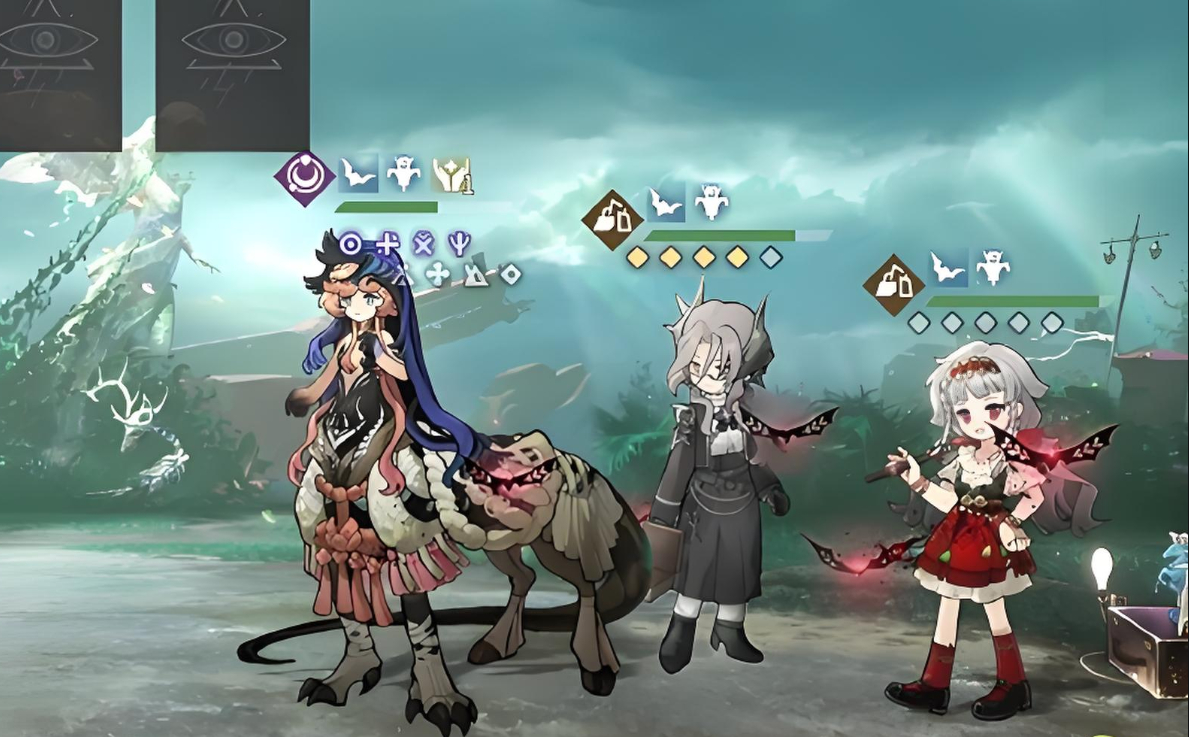The image size is (1189, 737).
Task: Tap the bat-wing buff icon next to the purple diamond
Action: click(357, 175)
